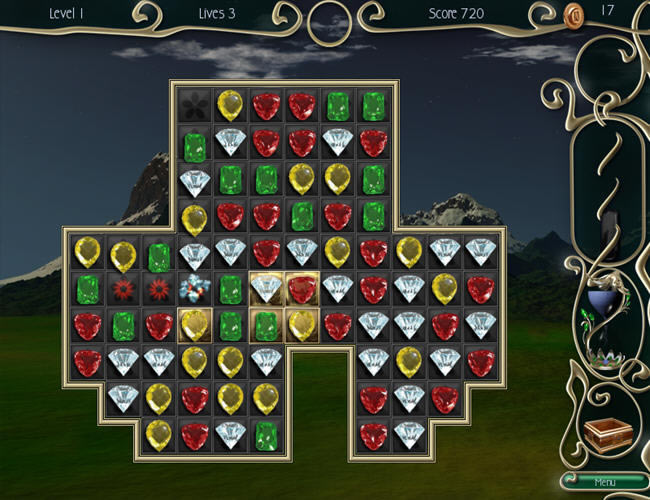Choose the gold-highlighted red ruby tile
This screenshot has width=650, height=500.
[302, 288]
